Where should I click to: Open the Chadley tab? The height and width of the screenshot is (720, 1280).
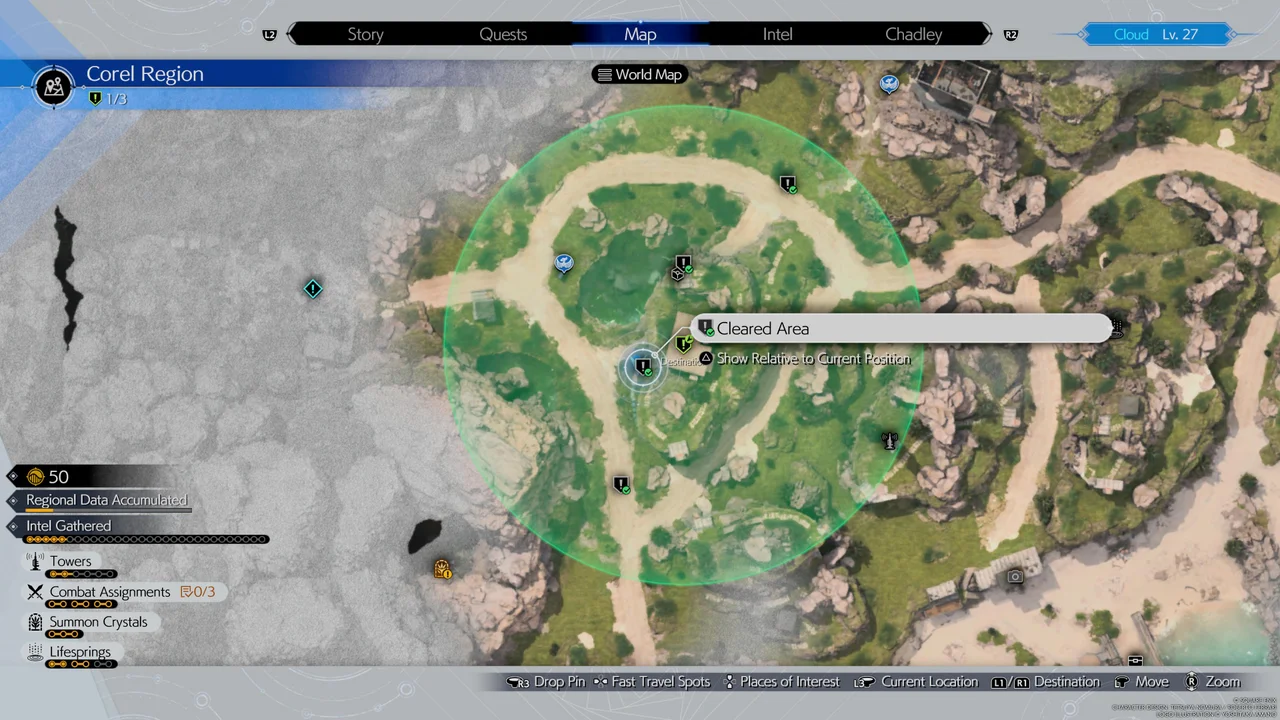point(913,34)
